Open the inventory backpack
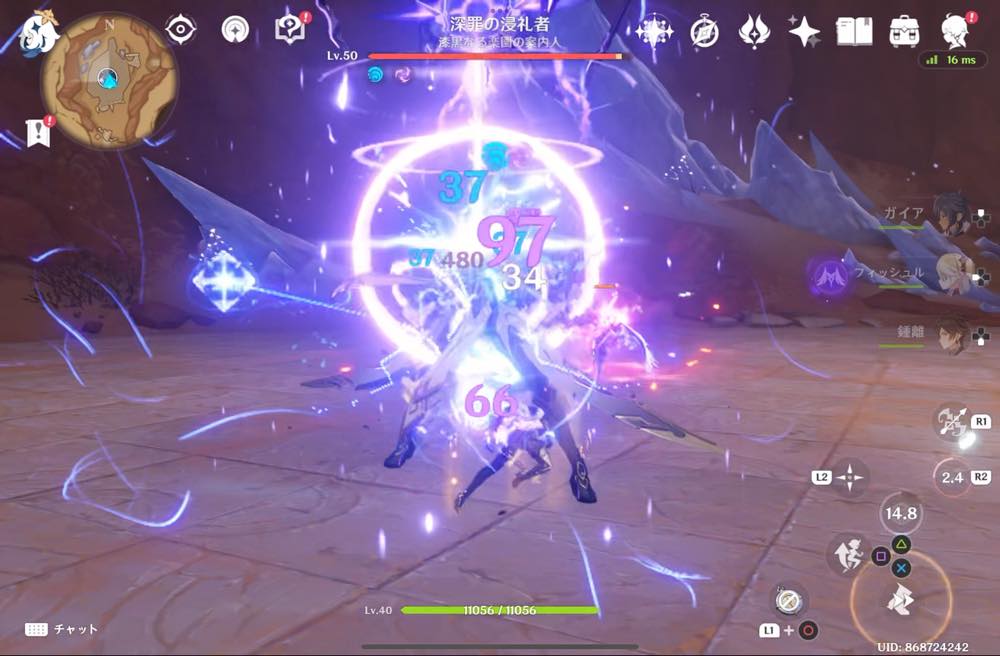Screen dimensions: 1000x656 click(x=905, y=31)
